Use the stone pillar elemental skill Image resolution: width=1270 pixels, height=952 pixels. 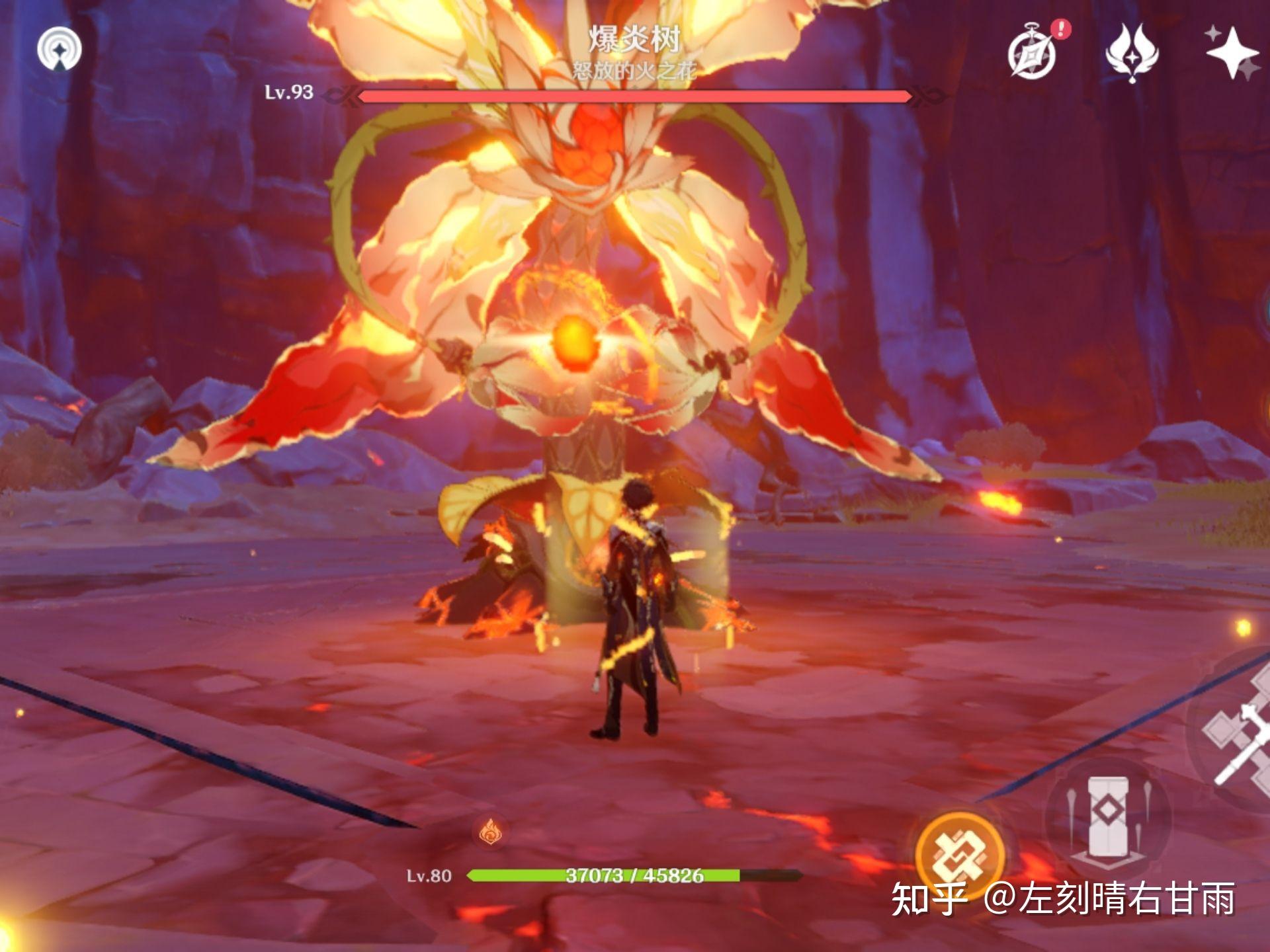1108,820
